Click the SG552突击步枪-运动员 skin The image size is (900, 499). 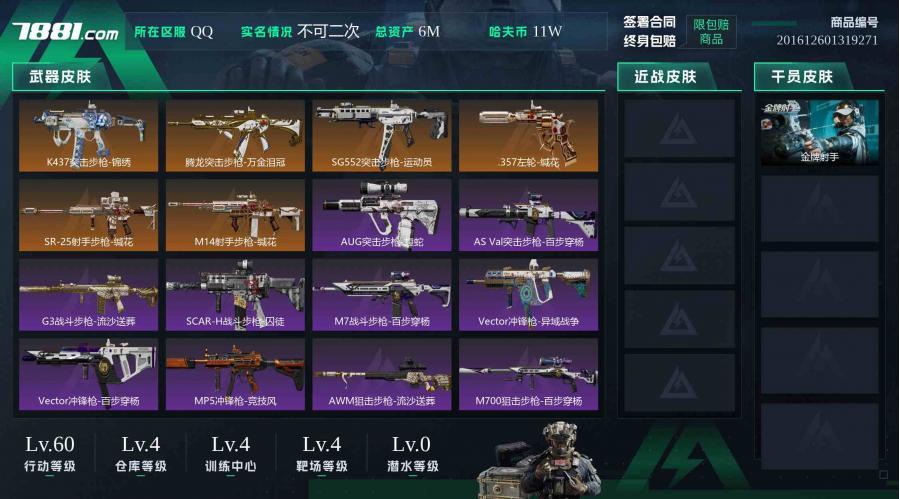(x=382, y=135)
